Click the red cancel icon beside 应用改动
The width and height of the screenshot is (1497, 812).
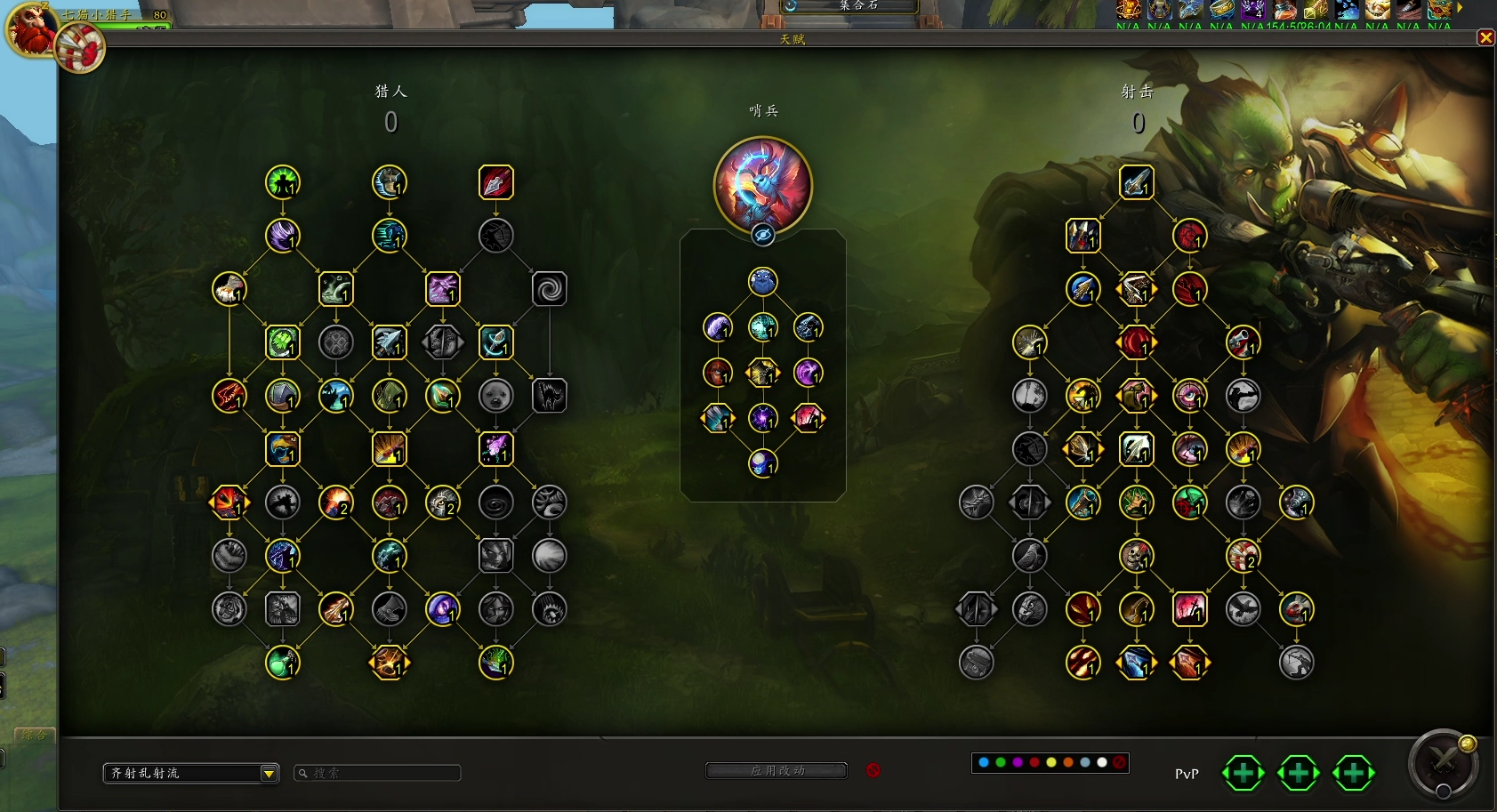coord(873,770)
